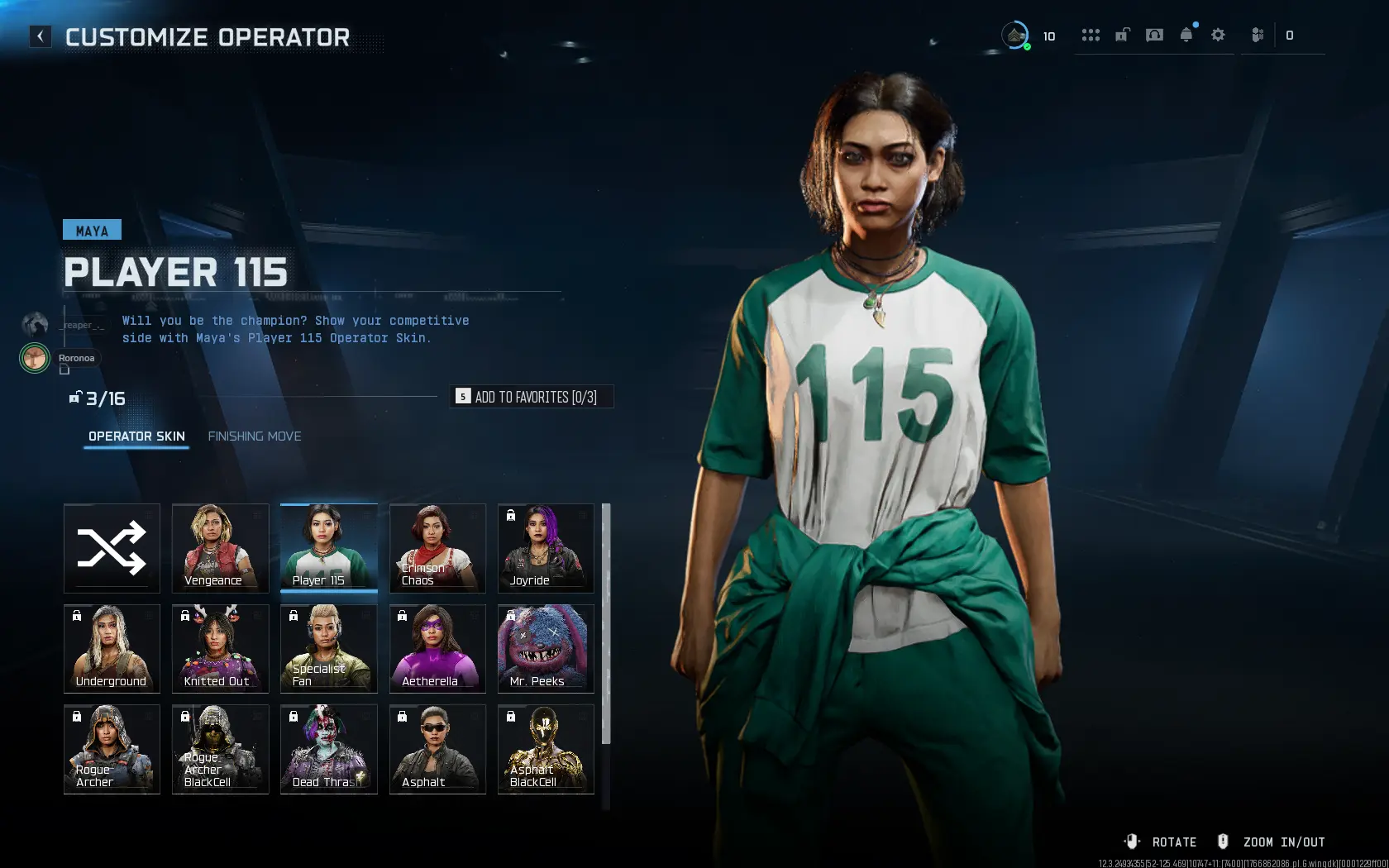Click the Maya name label

click(x=91, y=230)
